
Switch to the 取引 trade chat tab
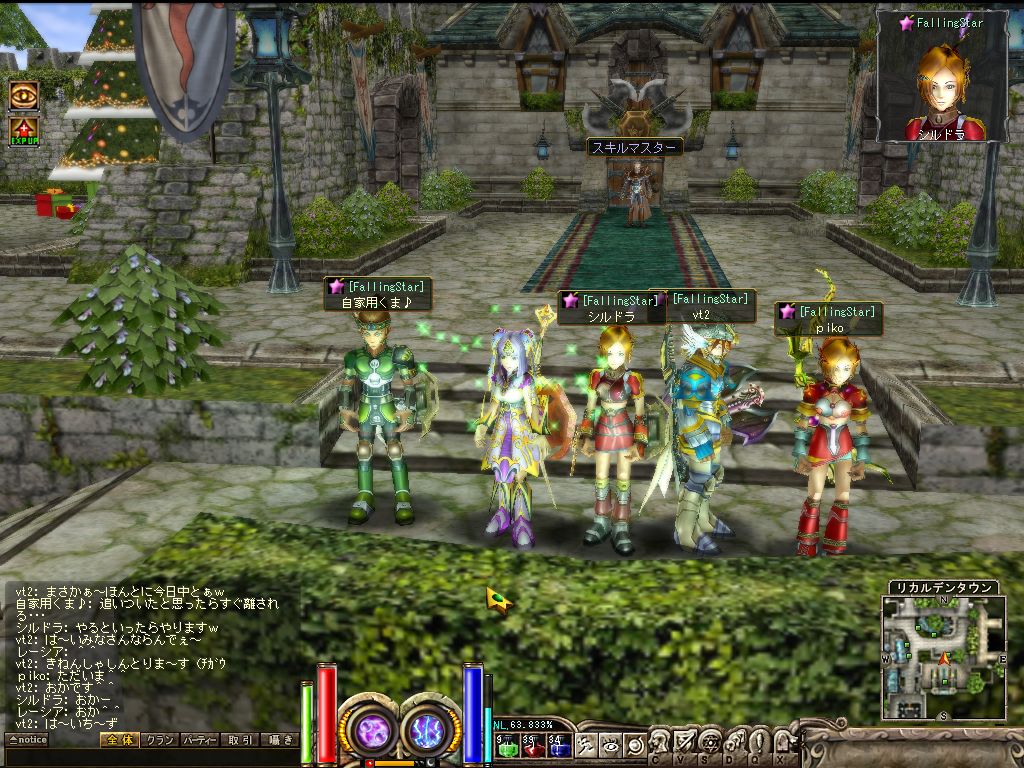239,740
